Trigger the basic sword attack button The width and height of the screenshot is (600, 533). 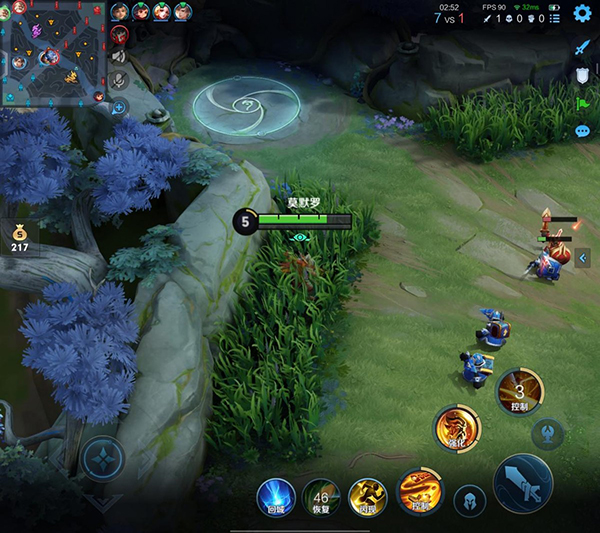[x=523, y=483]
